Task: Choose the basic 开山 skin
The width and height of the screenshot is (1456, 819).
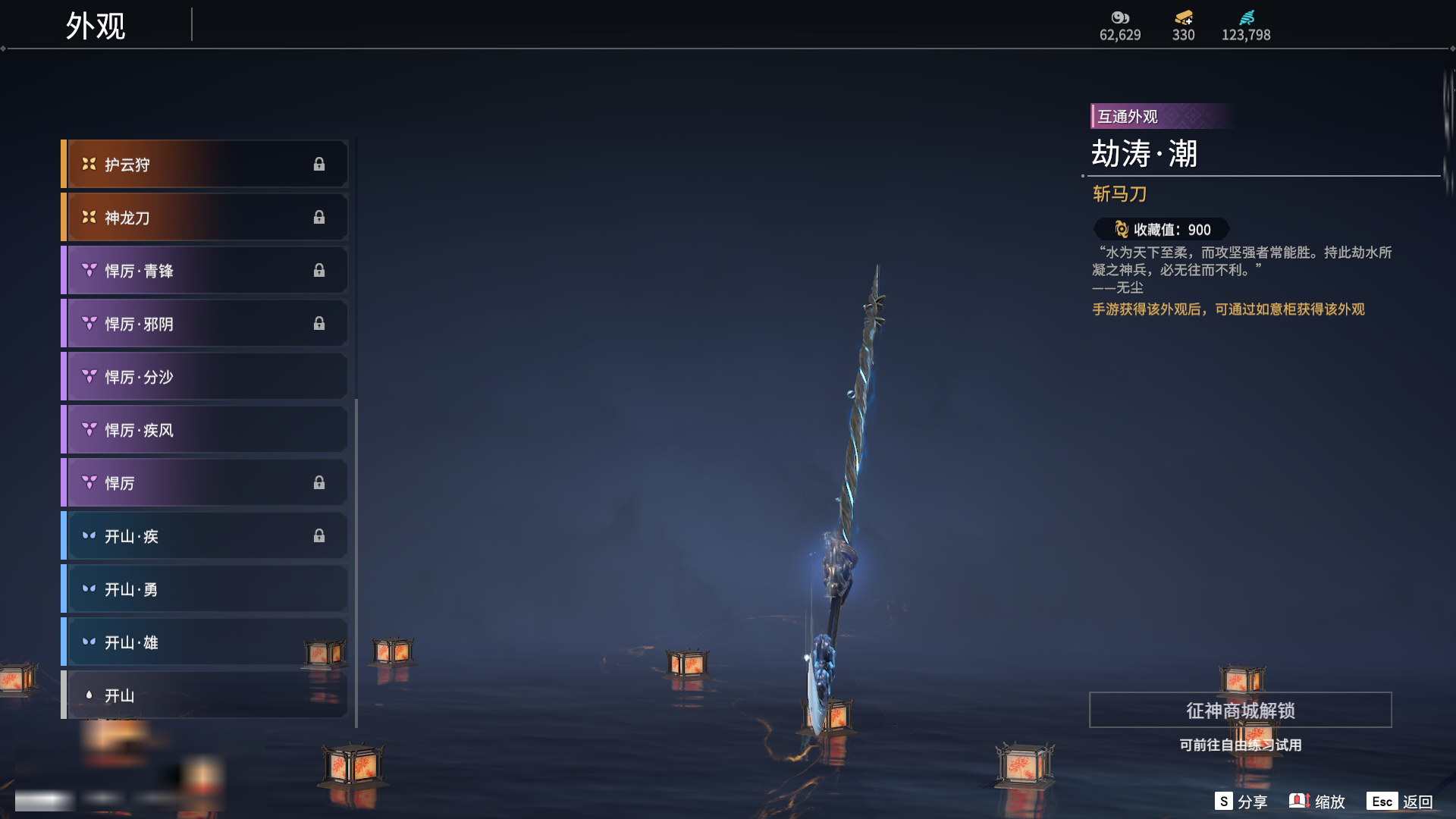Action: (205, 695)
